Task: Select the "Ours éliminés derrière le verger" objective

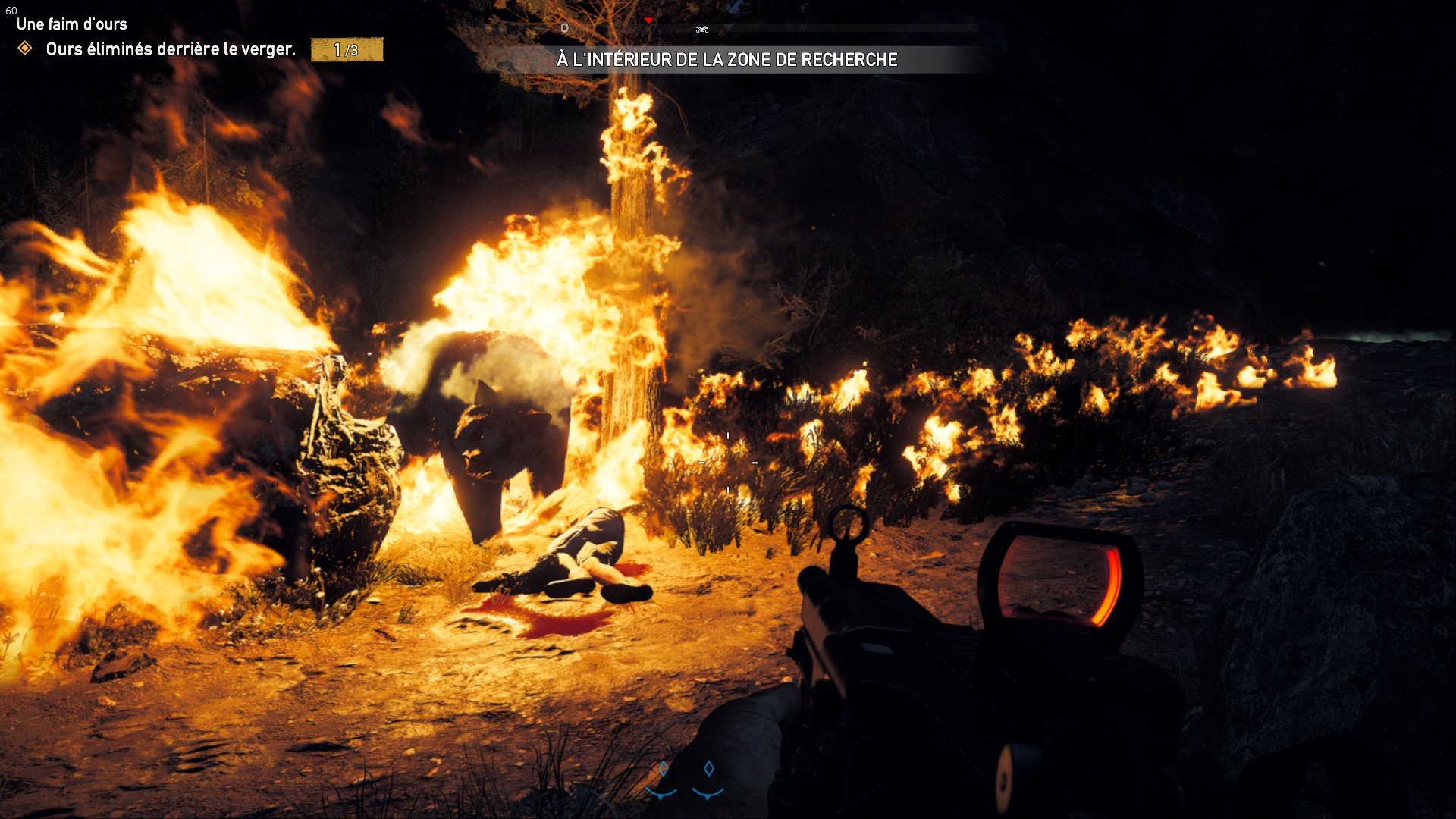Action: (x=171, y=49)
